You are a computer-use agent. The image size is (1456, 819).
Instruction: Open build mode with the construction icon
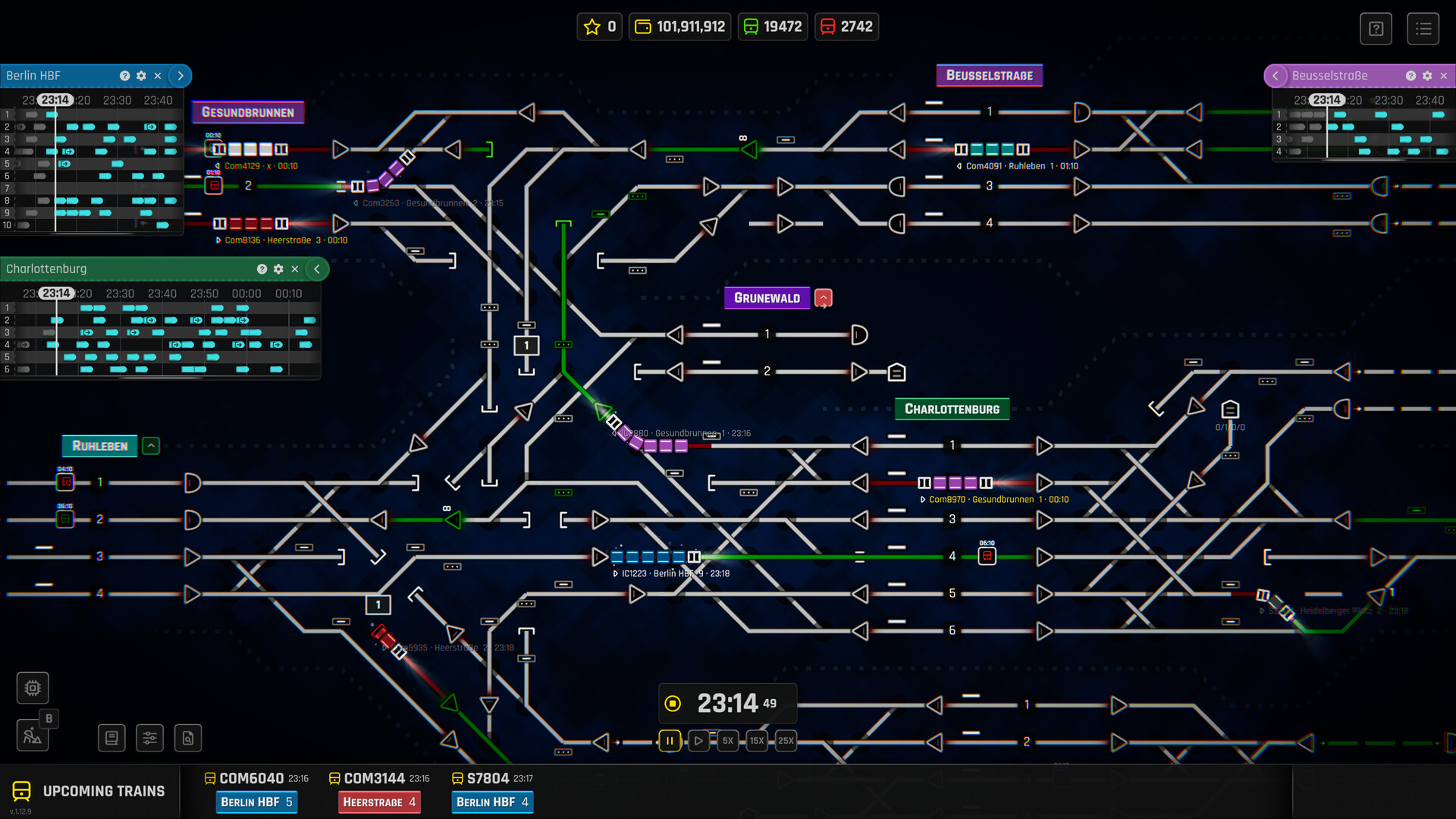point(33,736)
